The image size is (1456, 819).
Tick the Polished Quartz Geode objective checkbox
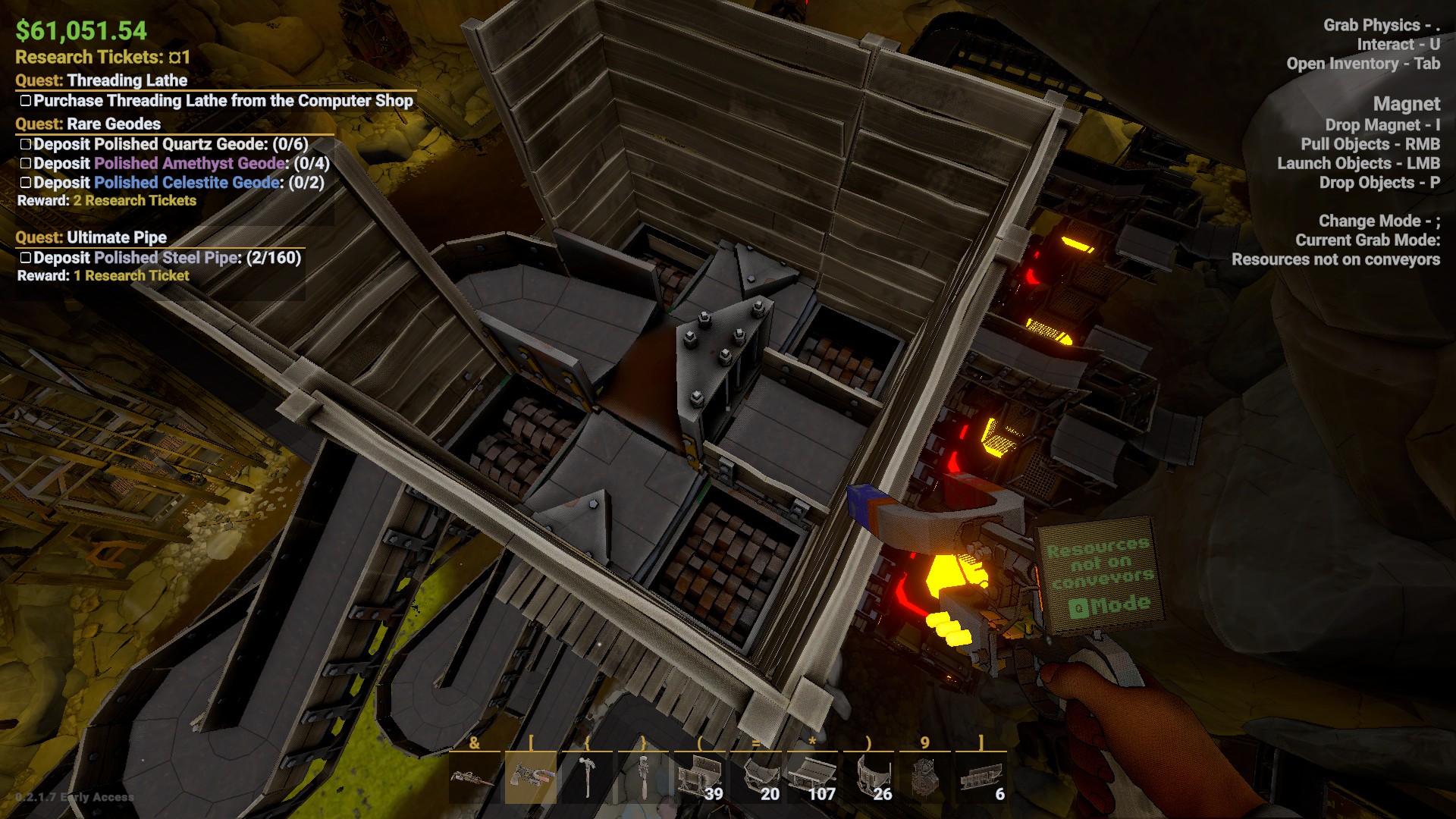[x=25, y=144]
